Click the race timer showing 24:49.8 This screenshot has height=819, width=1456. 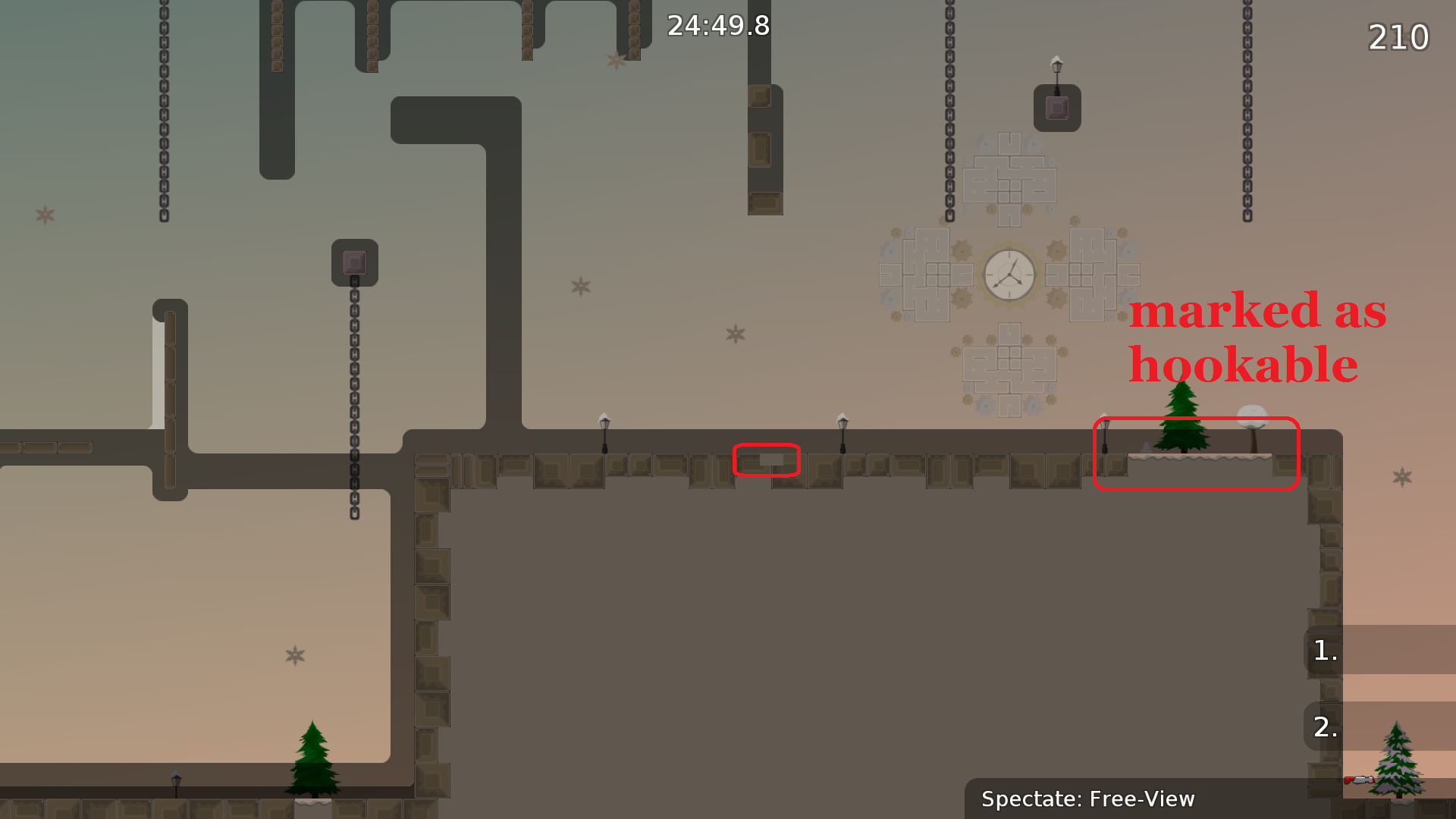[x=717, y=26]
